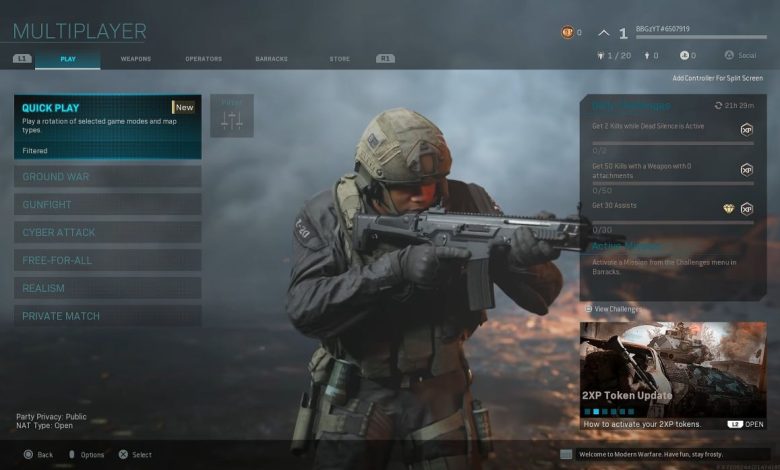Screen dimensions: 780x470
Task: Start Quick Play matchmaking
Action: tap(107, 127)
